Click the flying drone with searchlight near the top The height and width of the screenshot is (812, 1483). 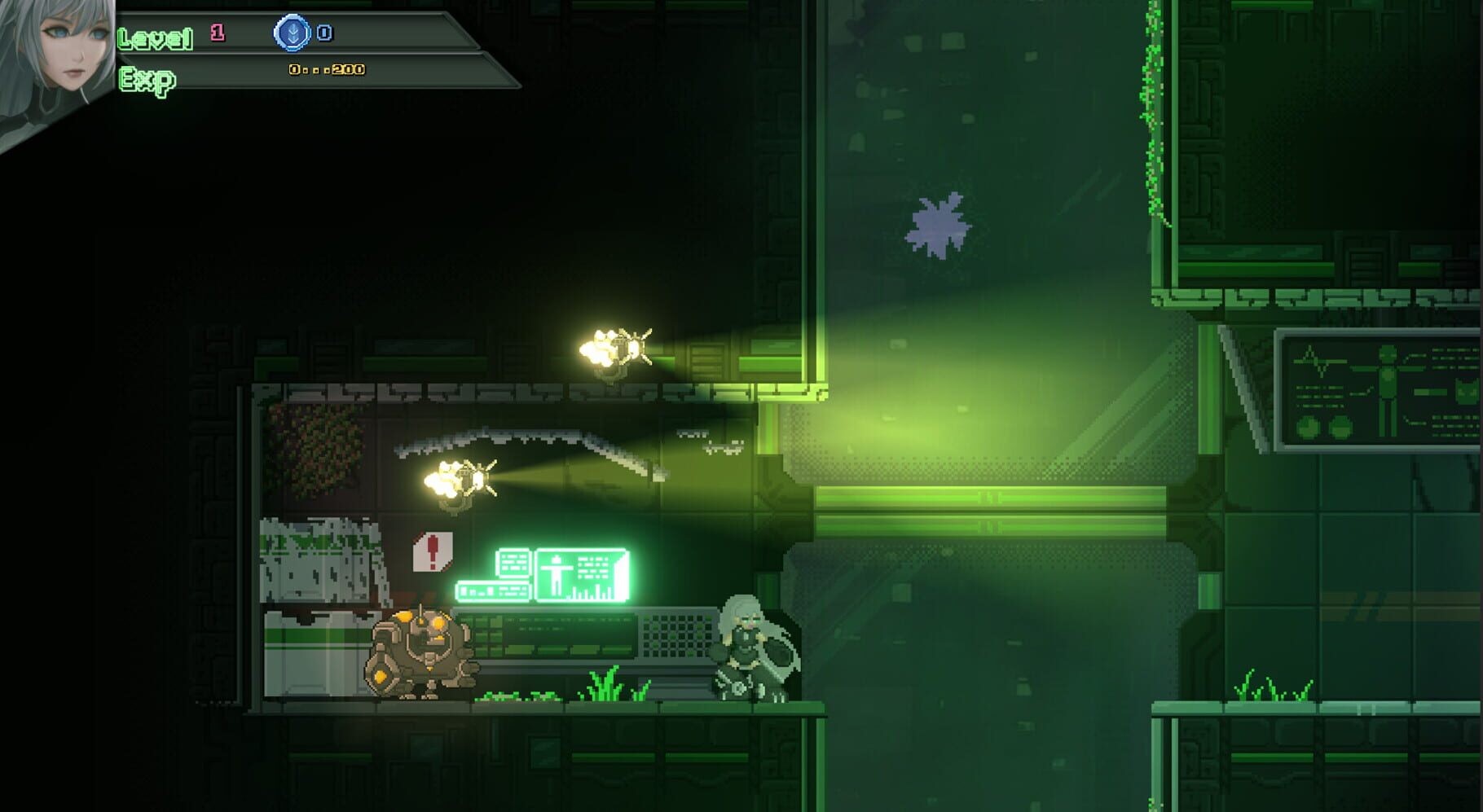pos(621,345)
